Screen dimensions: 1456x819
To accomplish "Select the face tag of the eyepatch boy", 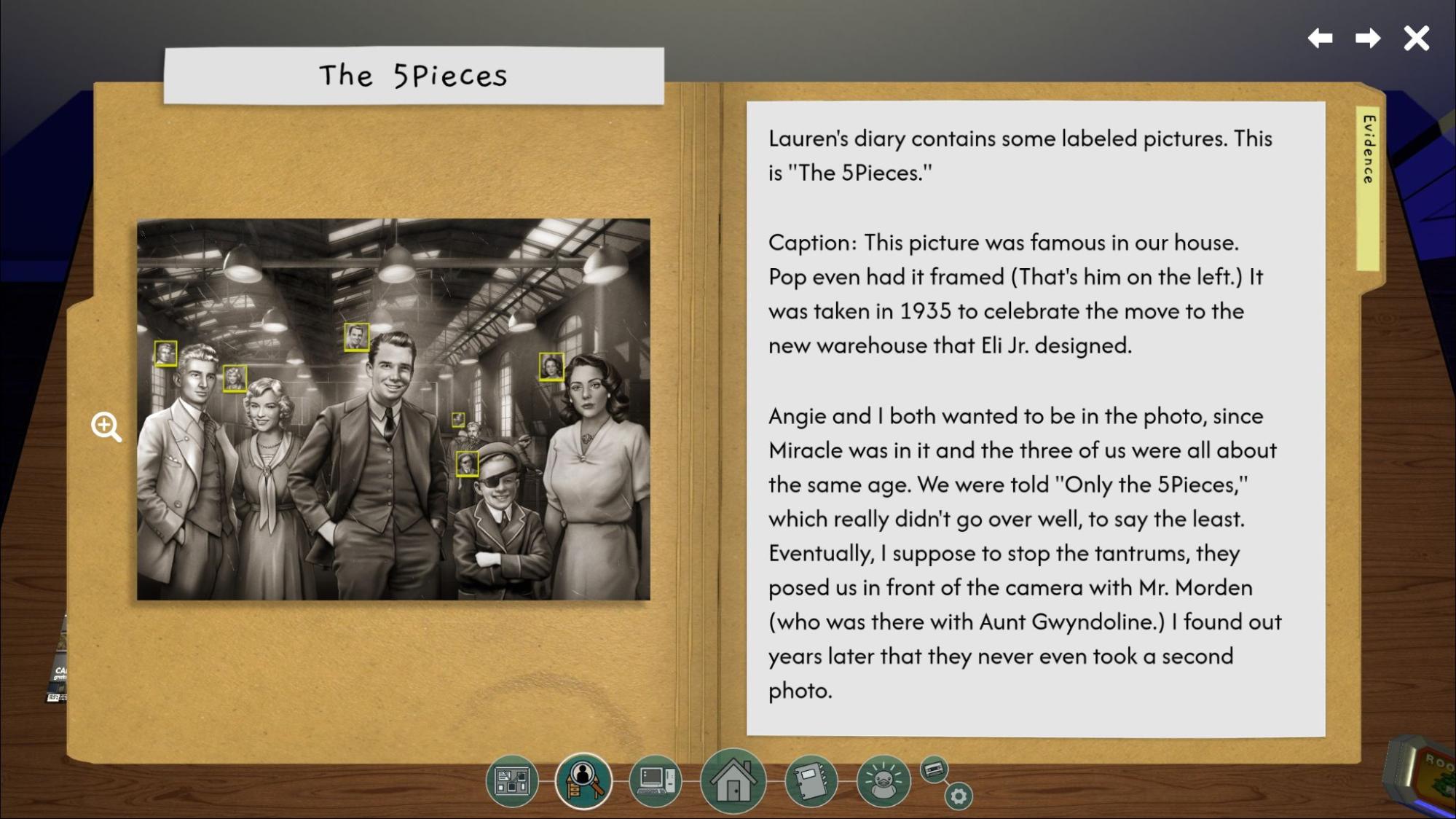I will click(467, 463).
